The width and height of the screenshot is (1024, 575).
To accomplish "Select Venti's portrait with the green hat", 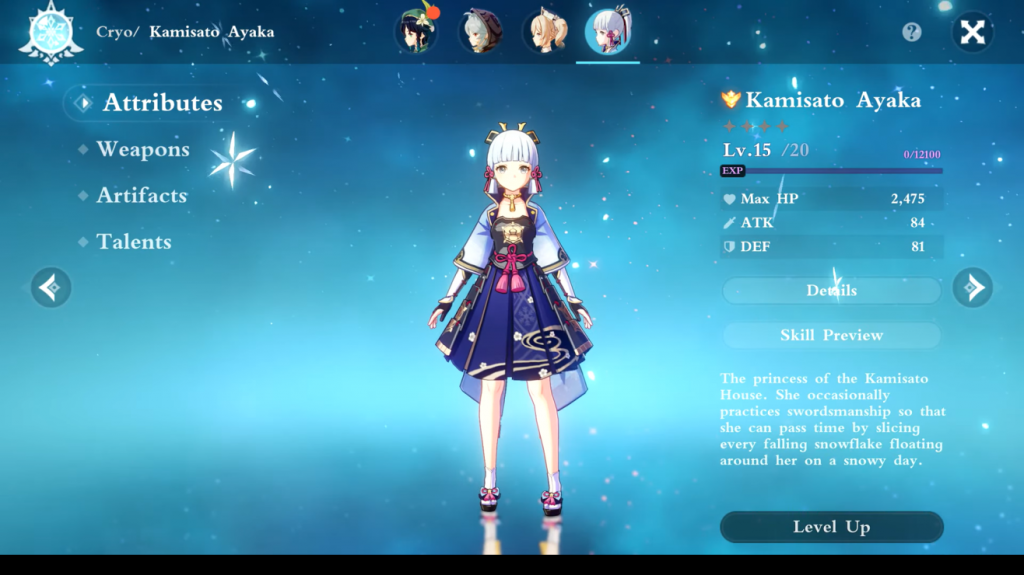I will click(x=415, y=31).
